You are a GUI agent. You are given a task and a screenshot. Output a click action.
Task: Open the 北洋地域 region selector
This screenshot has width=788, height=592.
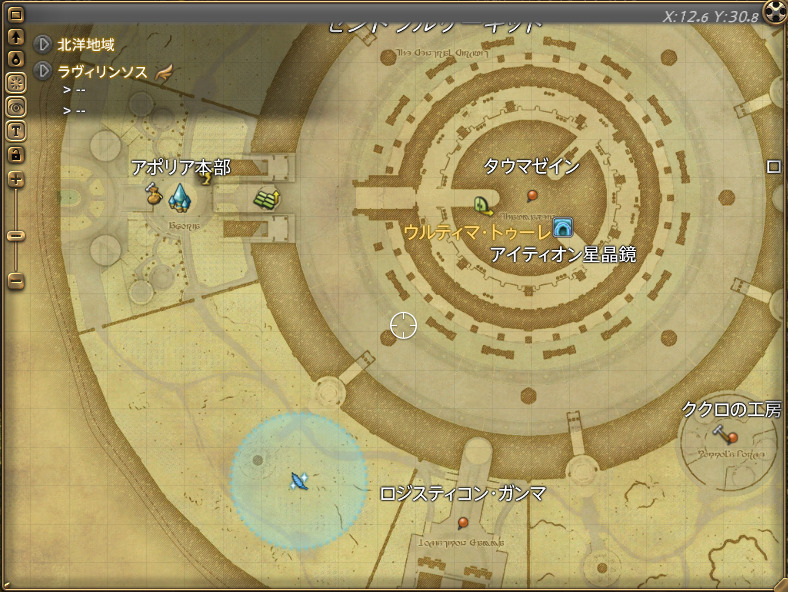pyautogui.click(x=44, y=45)
